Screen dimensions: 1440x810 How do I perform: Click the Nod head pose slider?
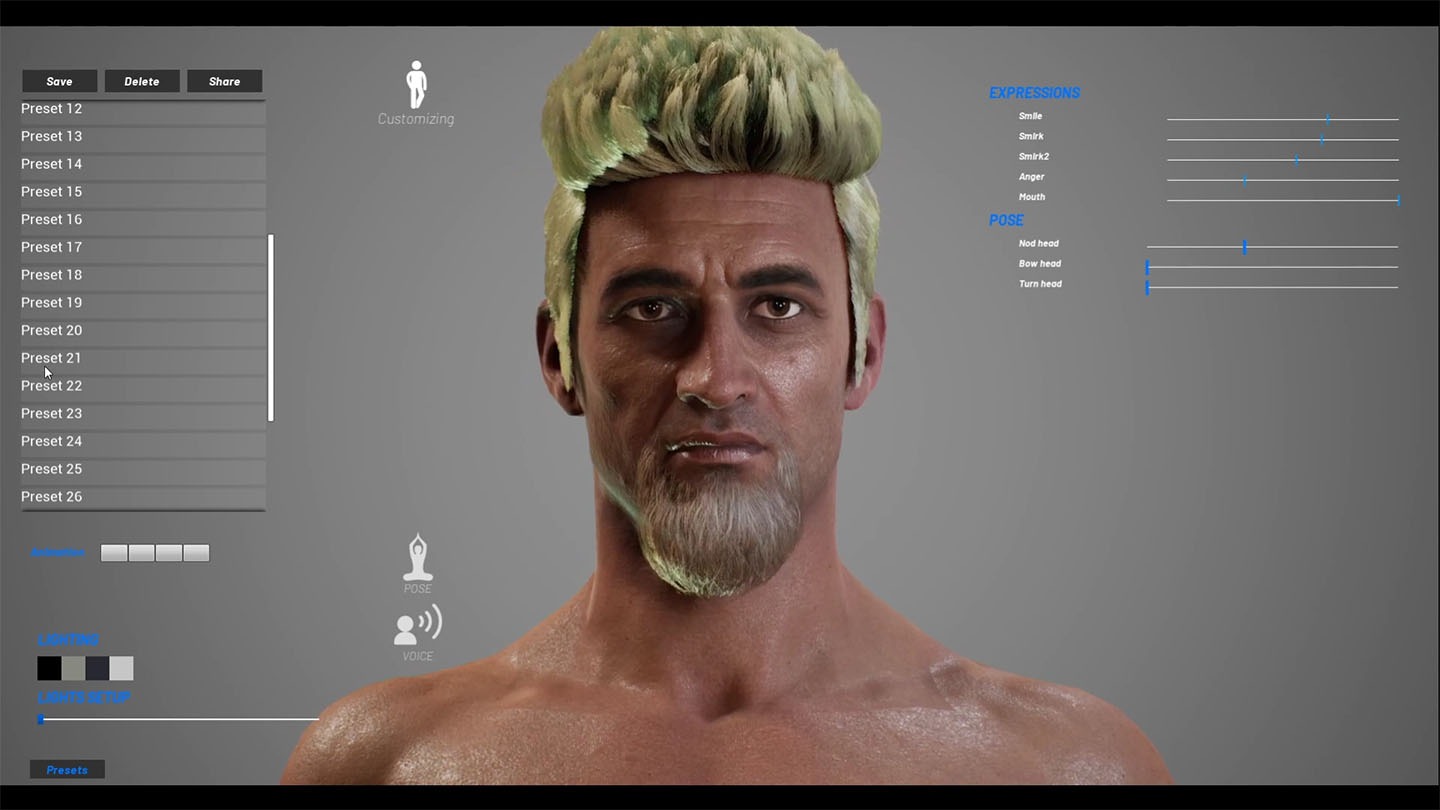(x=1244, y=247)
